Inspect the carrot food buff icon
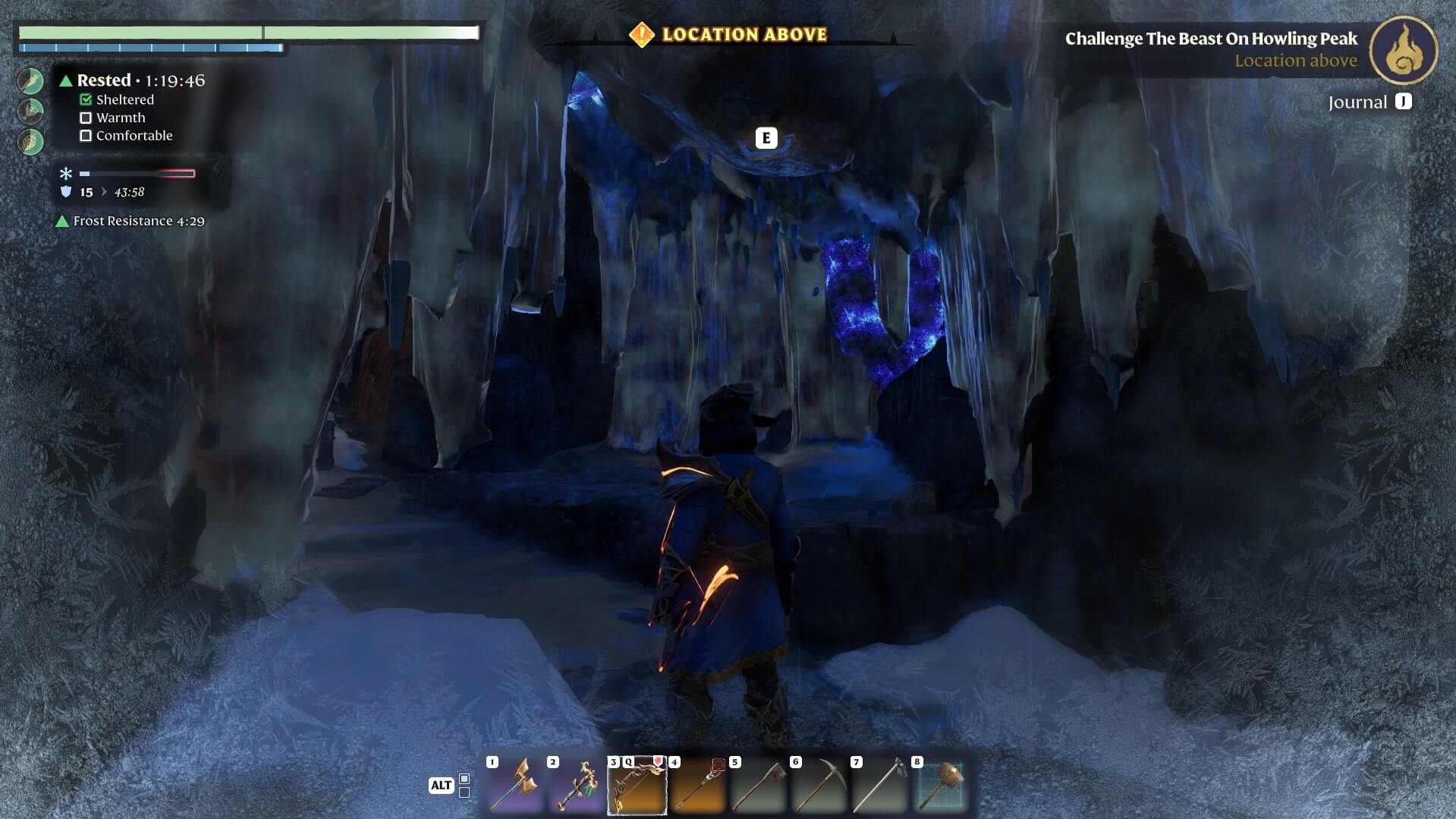This screenshot has width=1456, height=819. 30,80
